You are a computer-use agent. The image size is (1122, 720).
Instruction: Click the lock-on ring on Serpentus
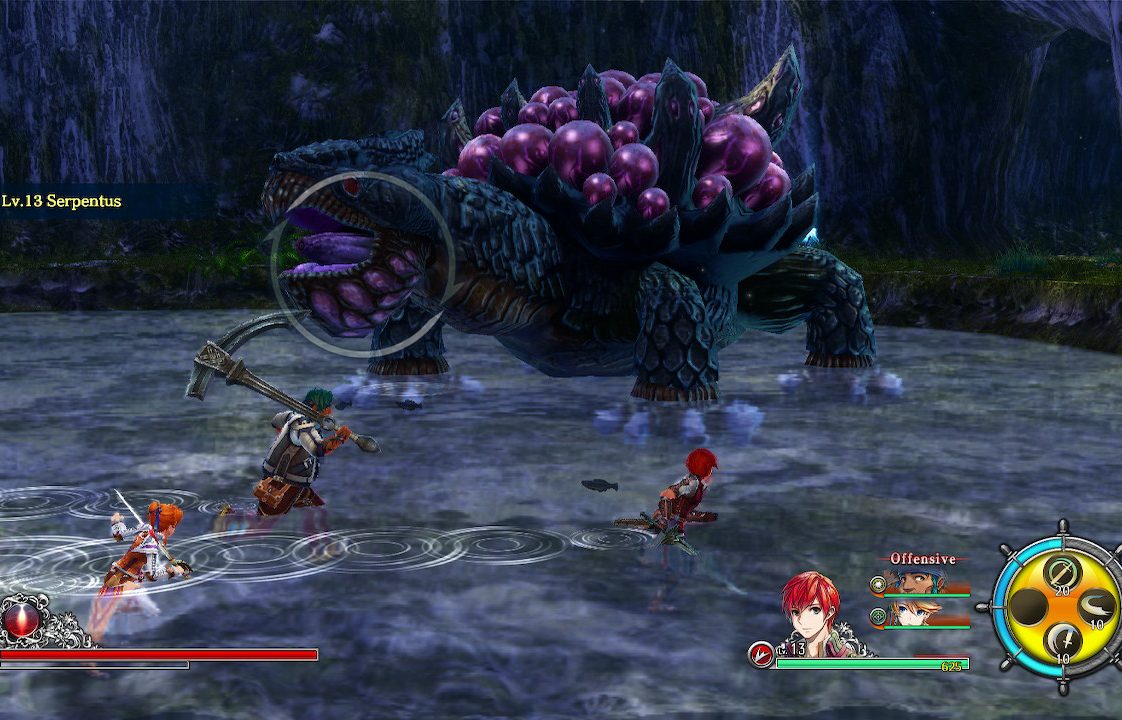tap(362, 265)
